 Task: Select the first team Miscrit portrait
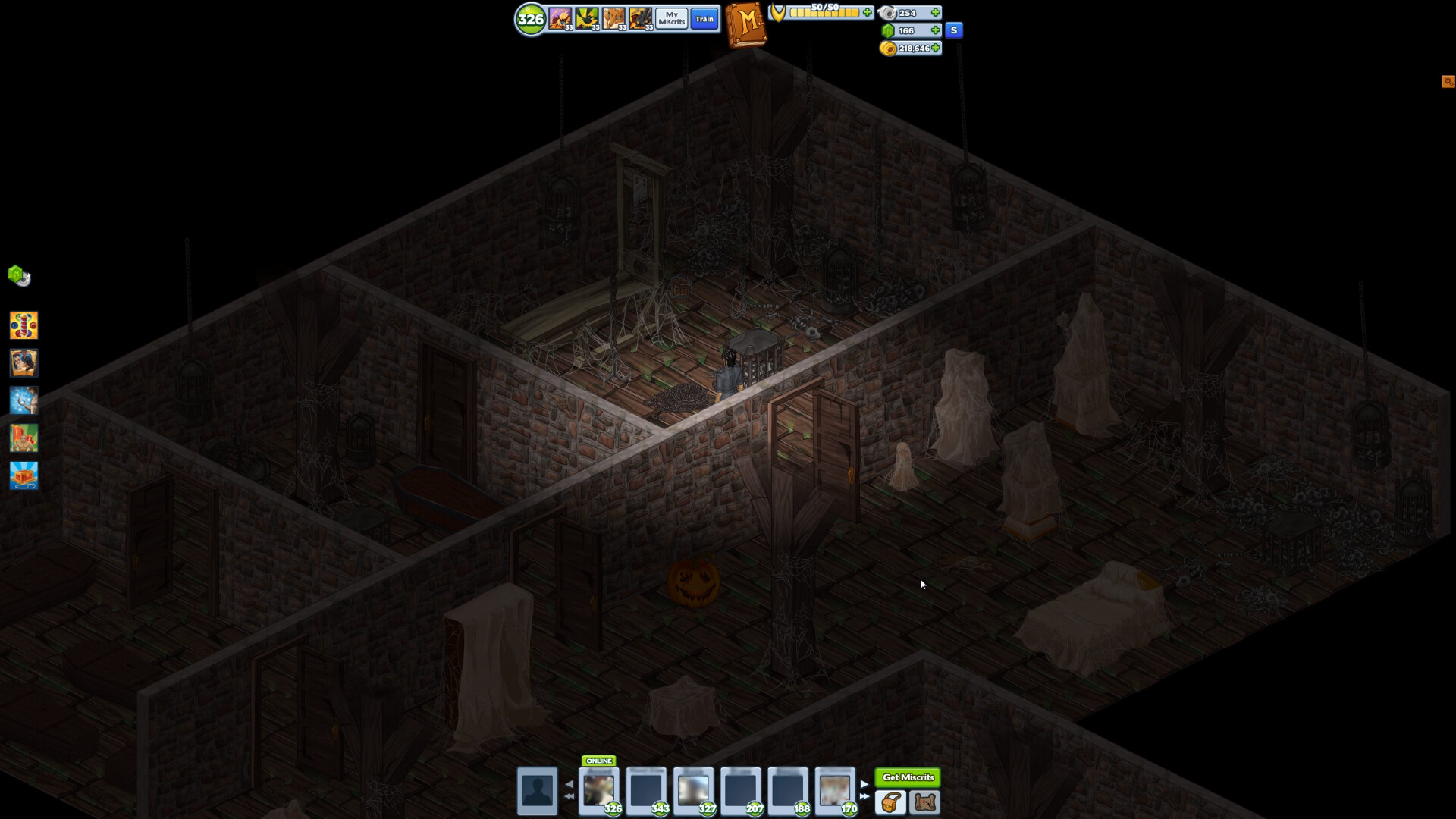point(560,19)
